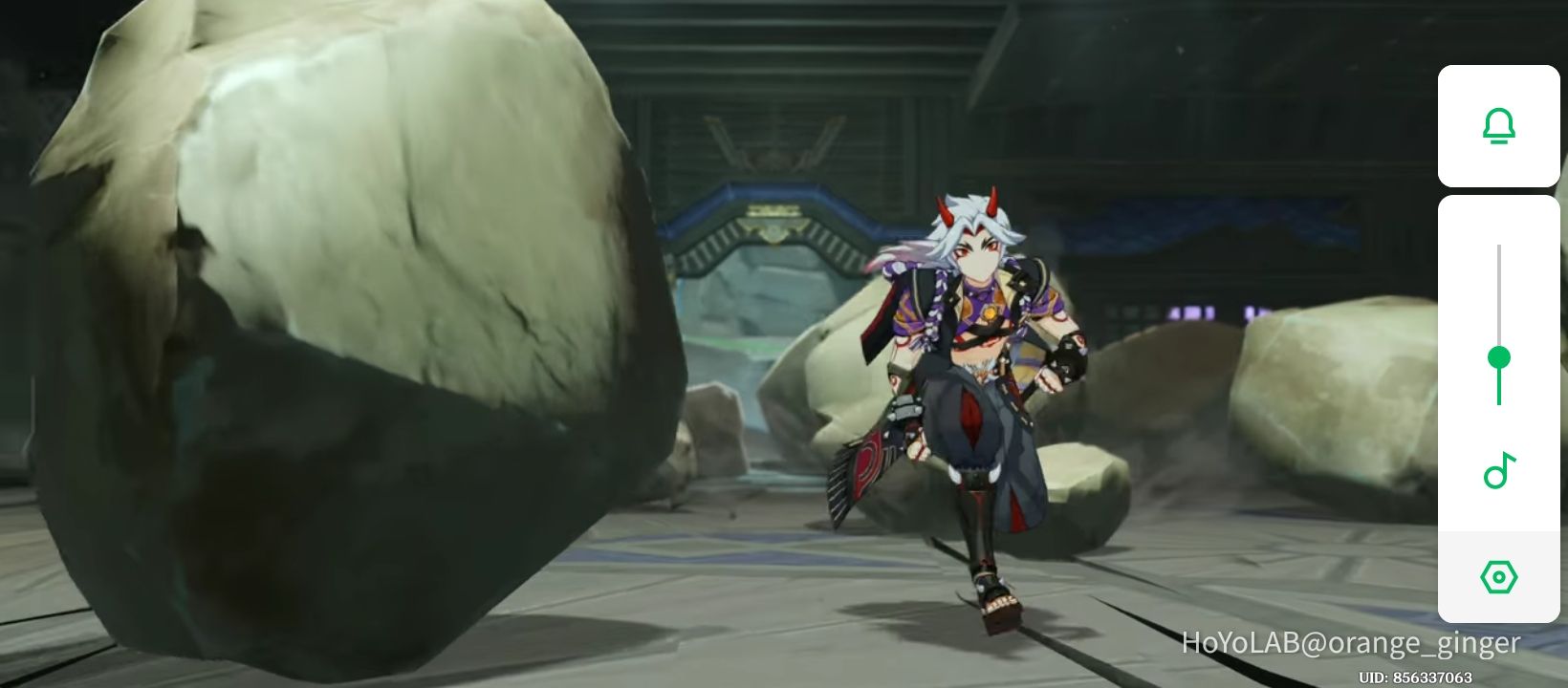Click the UID 856337063 label
The image size is (1568, 688).
1416,676
